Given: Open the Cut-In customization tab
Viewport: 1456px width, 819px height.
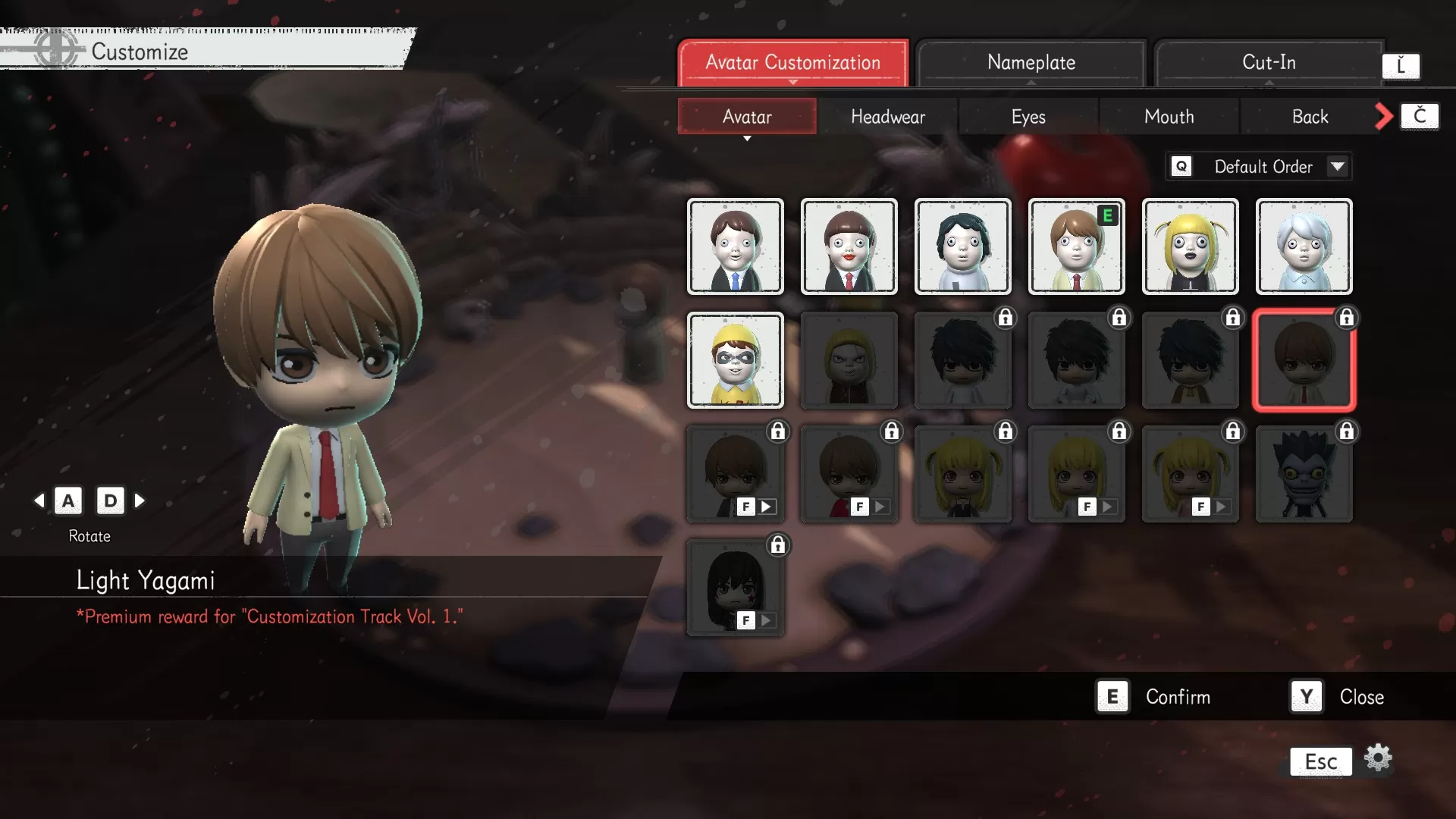Looking at the screenshot, I should coord(1269,62).
